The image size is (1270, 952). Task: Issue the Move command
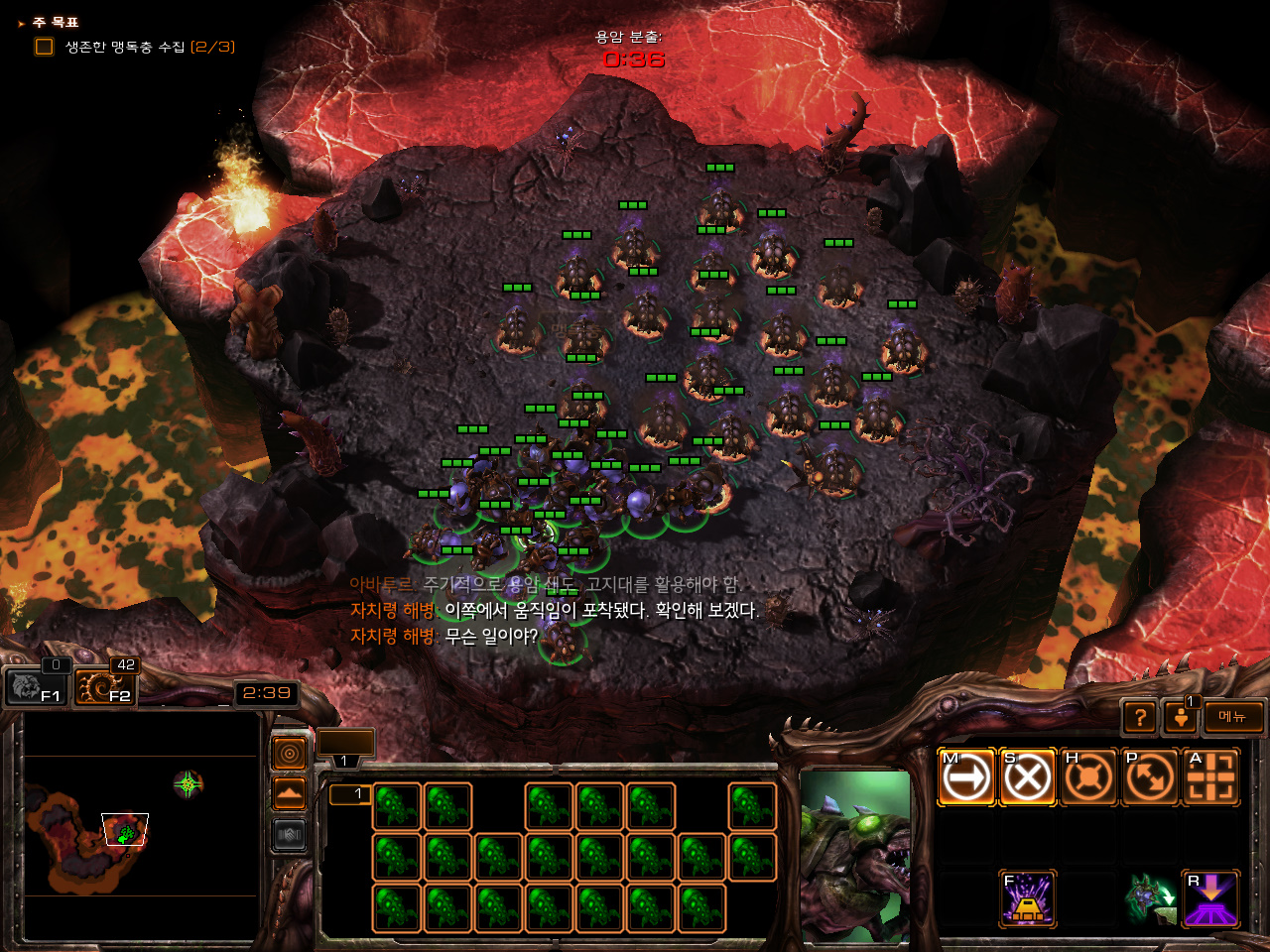tap(965, 776)
